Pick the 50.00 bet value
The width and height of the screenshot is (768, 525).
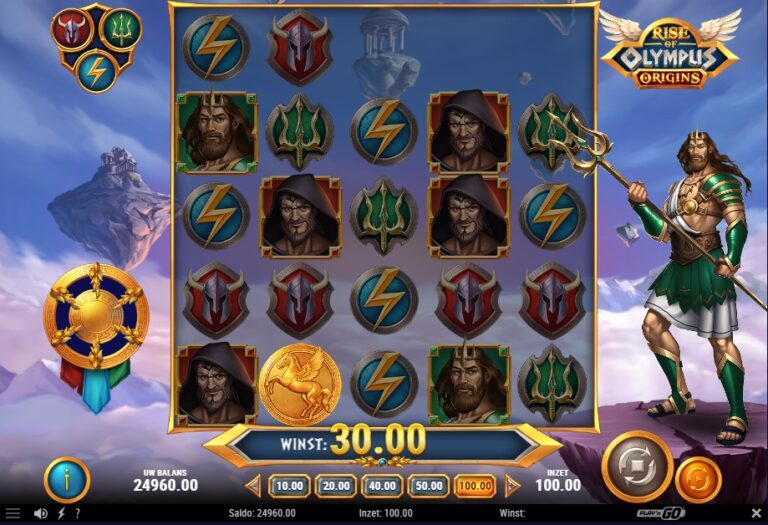click(x=428, y=486)
